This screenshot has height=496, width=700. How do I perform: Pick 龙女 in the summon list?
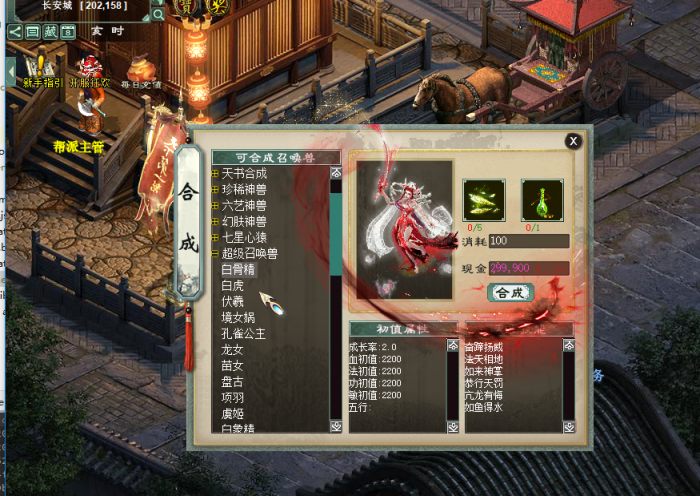pos(232,350)
